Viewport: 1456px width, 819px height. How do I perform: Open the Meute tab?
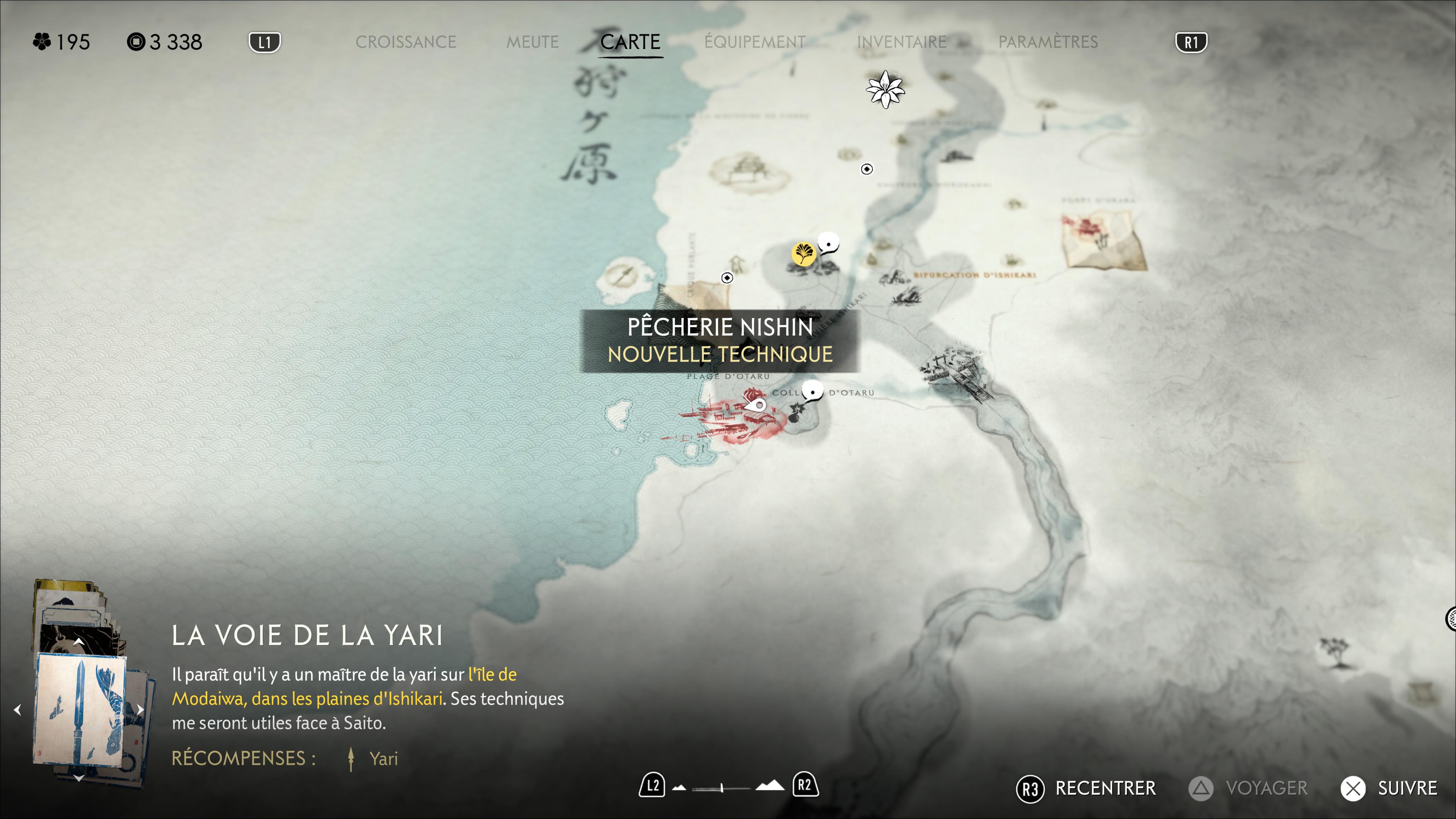coord(532,42)
